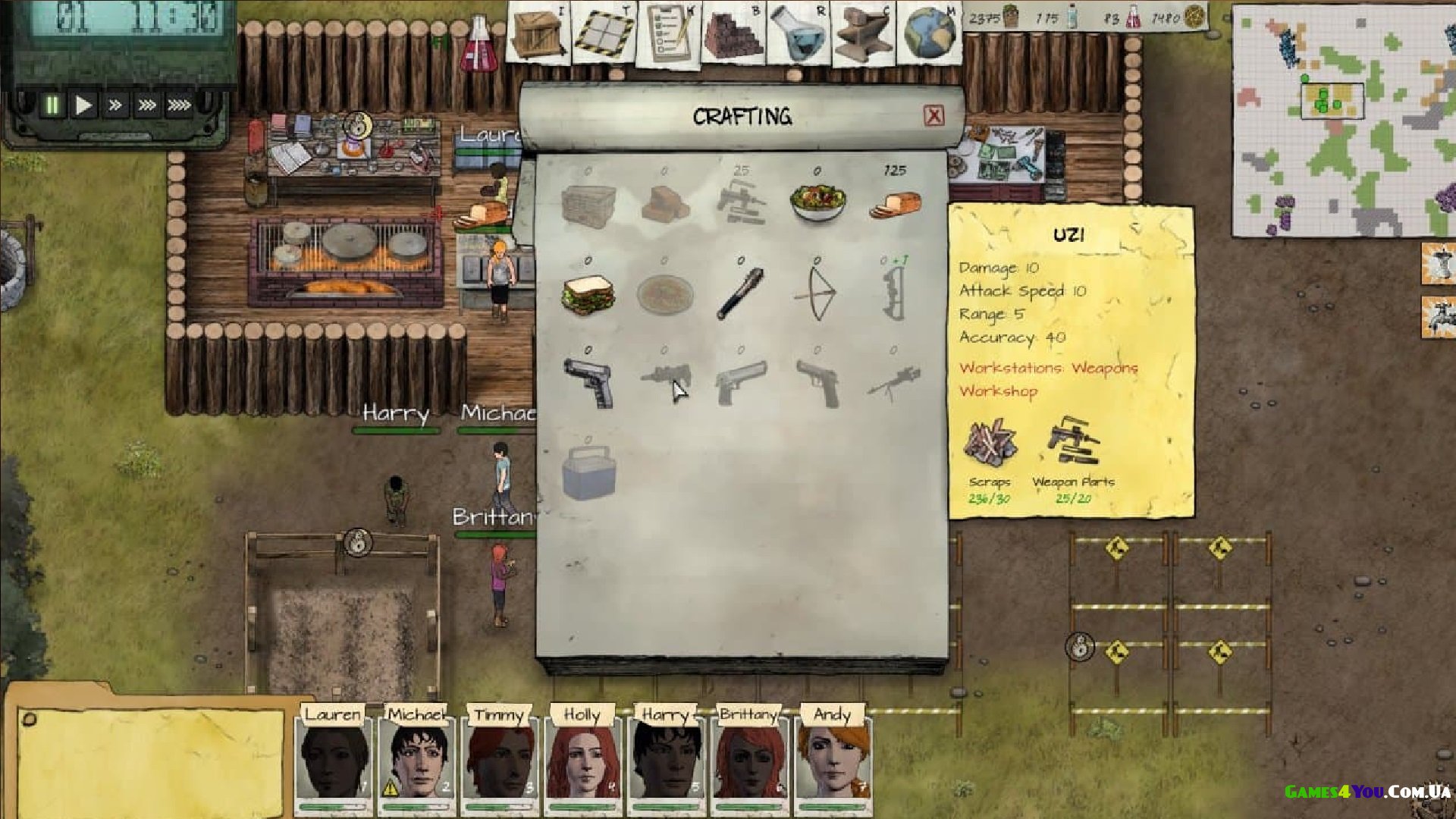Open the world map globe
This screenshot has width=1456, height=819.
click(x=930, y=33)
